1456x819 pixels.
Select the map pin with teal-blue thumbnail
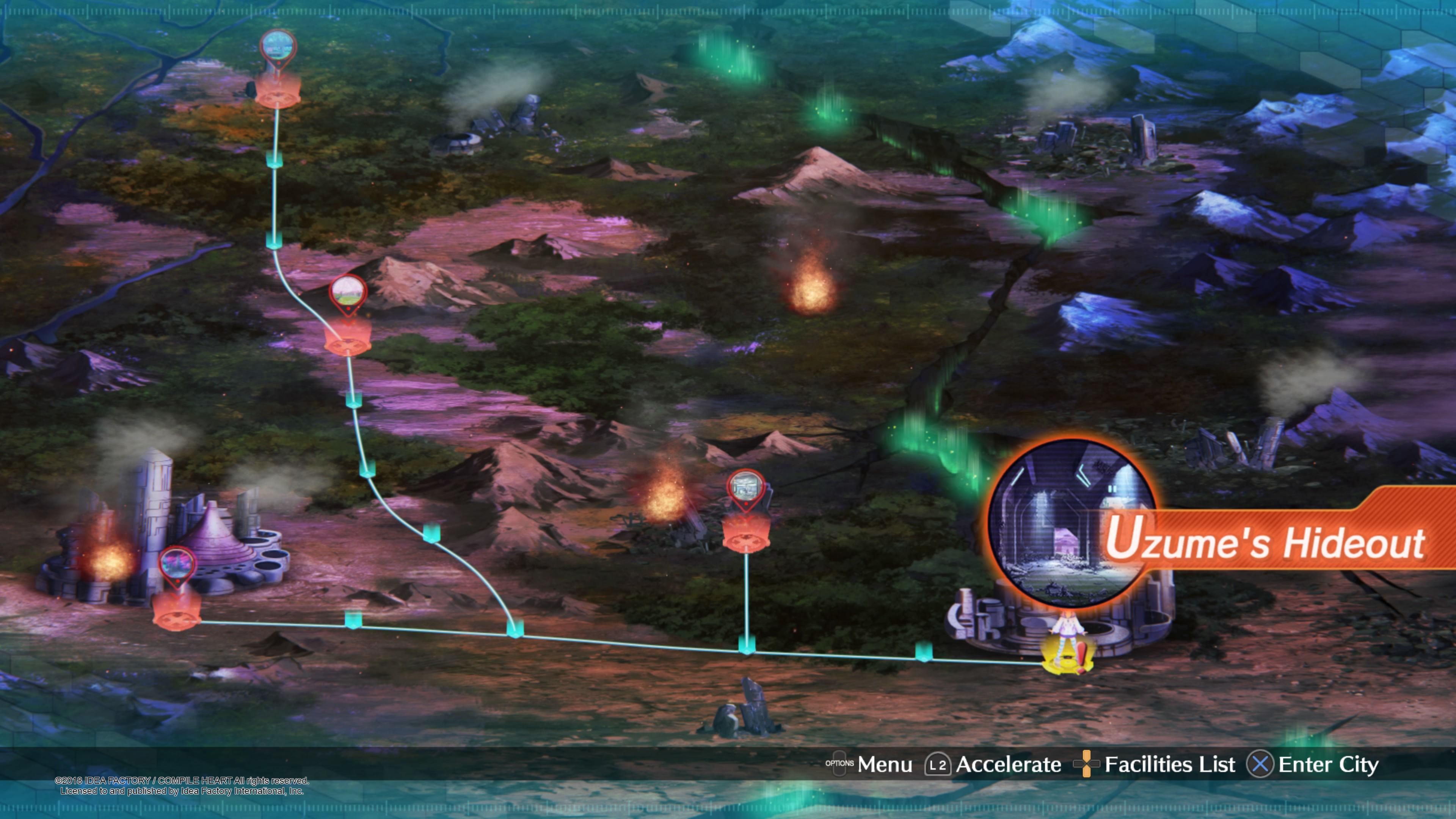[x=278, y=47]
